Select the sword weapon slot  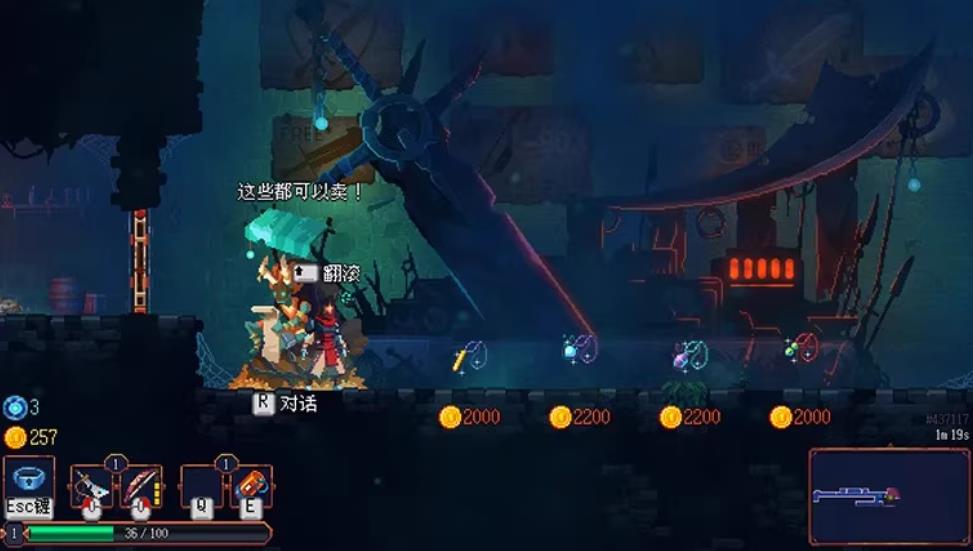91,485
